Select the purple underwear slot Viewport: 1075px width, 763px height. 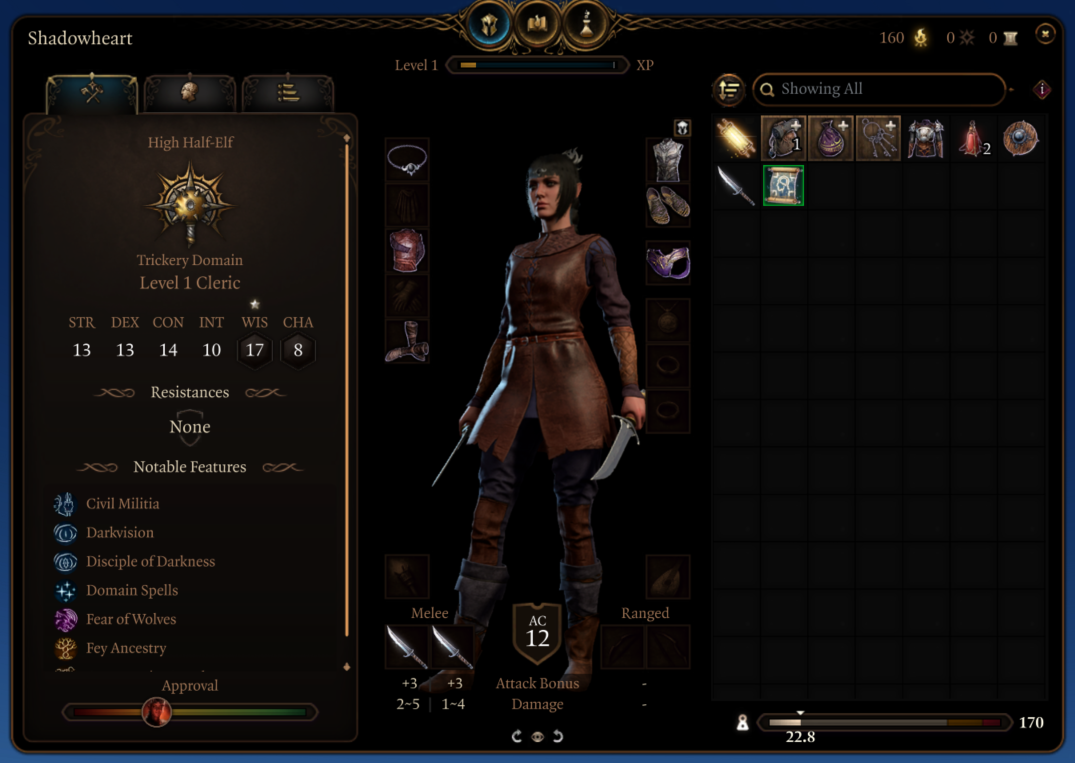(668, 263)
